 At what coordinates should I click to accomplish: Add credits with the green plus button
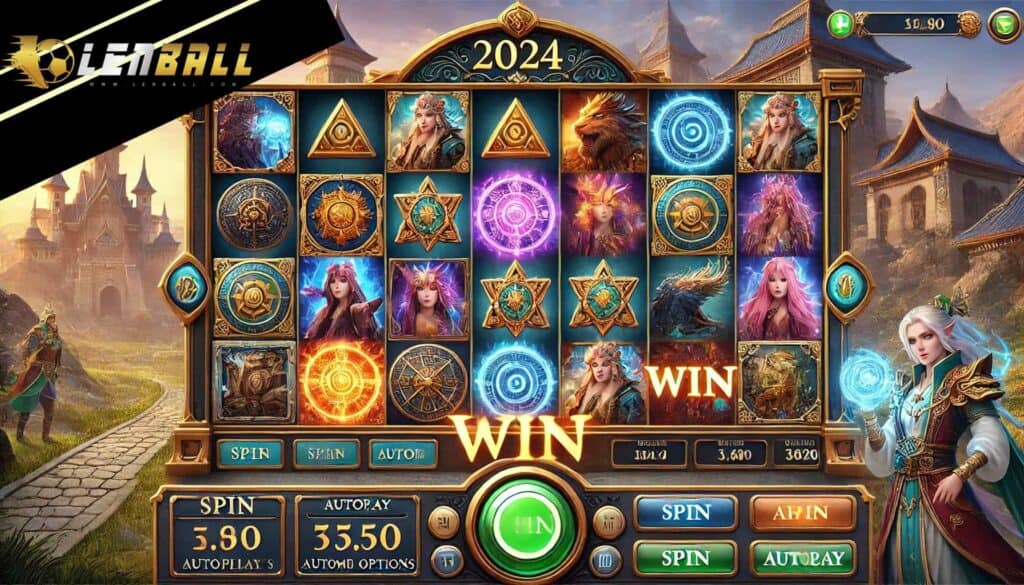[840, 24]
